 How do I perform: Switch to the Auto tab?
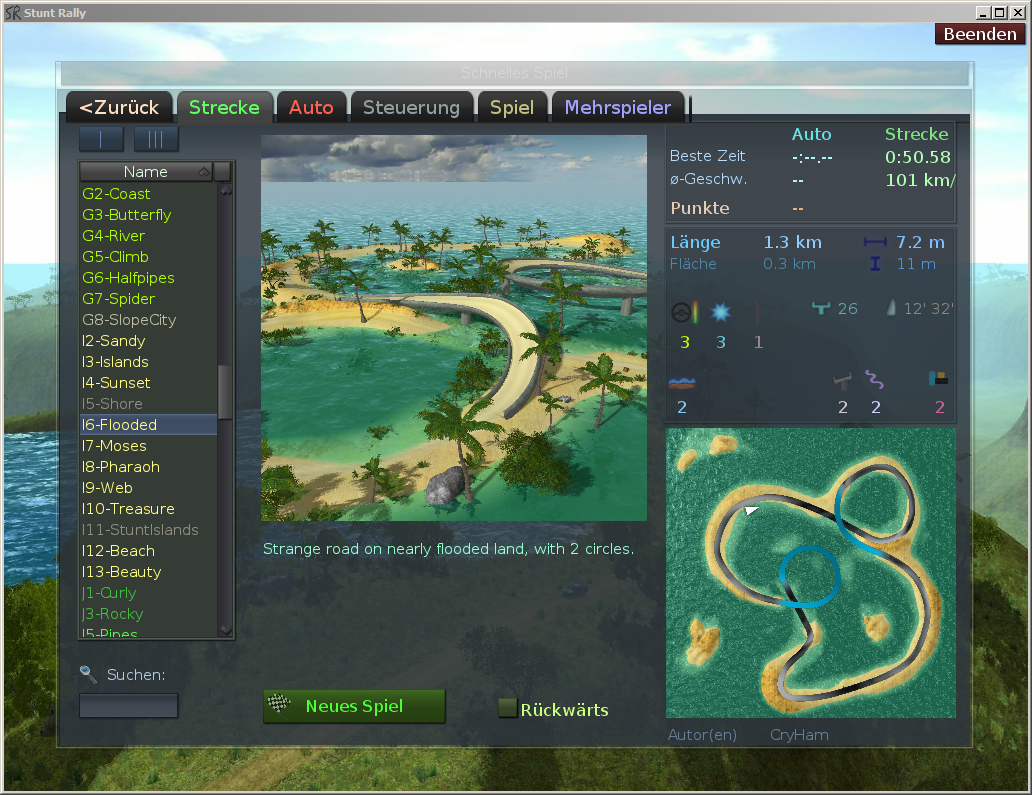click(x=311, y=108)
